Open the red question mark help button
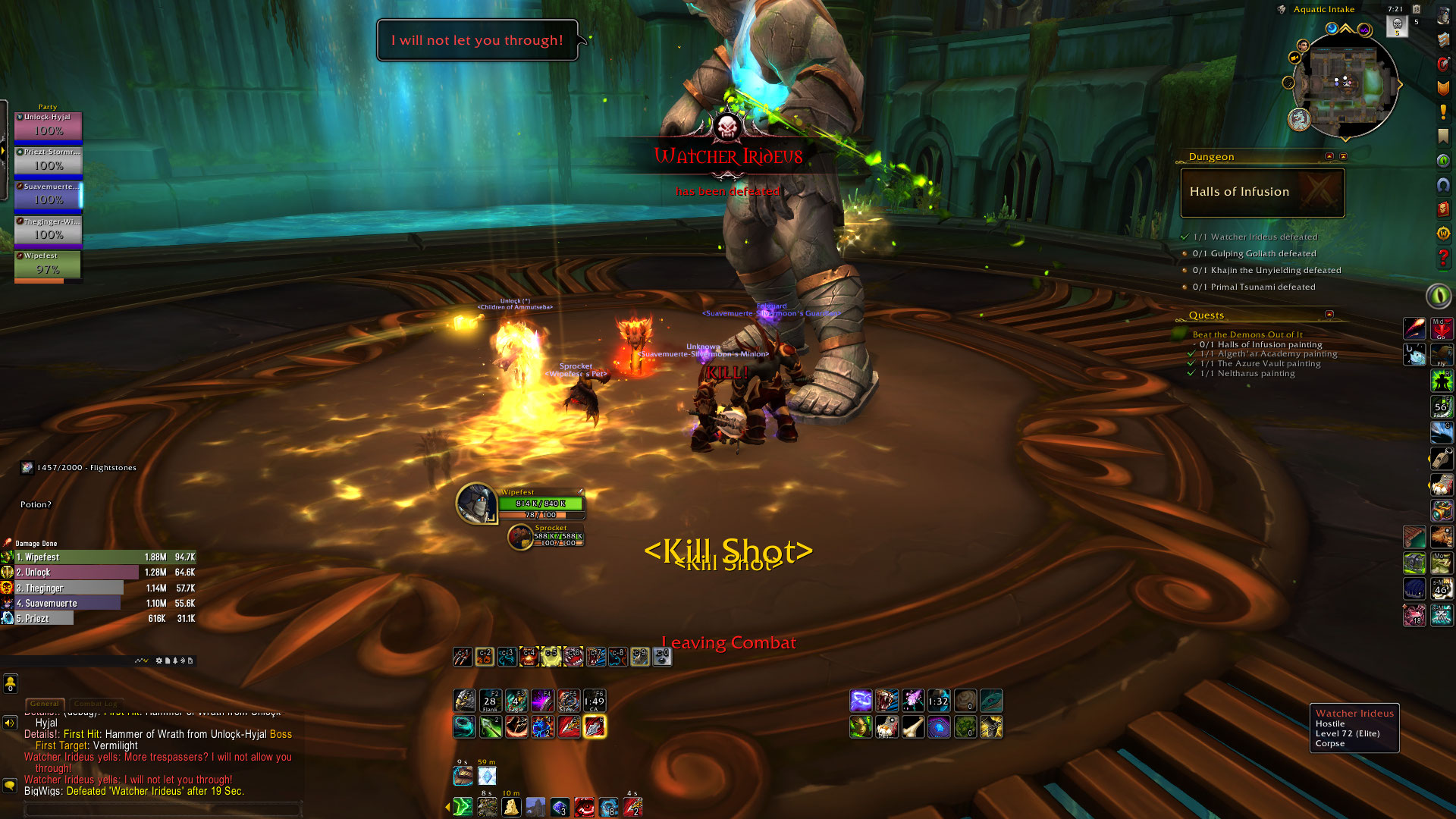 click(1443, 258)
